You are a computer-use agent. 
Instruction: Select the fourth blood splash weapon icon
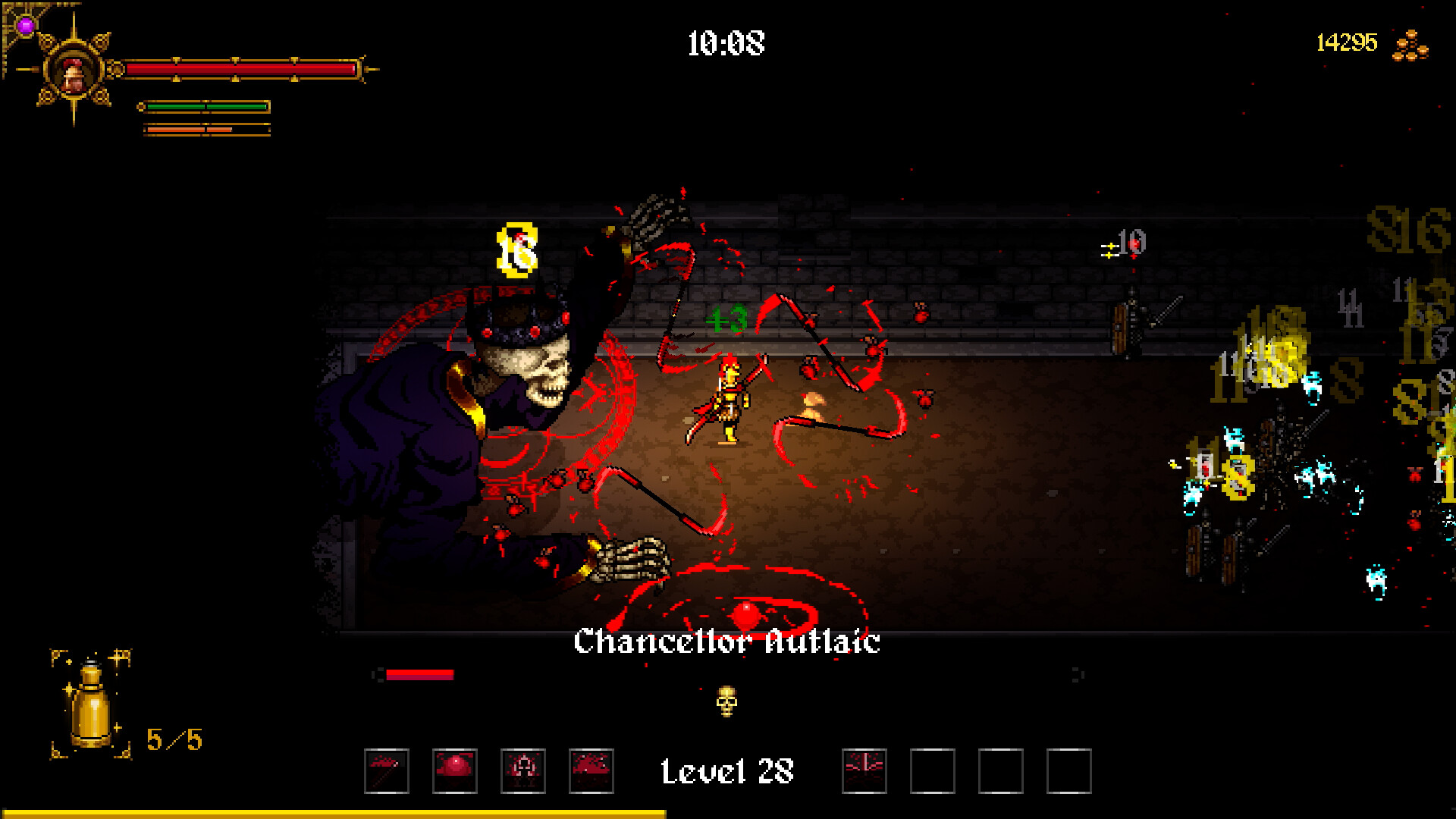pyautogui.click(x=591, y=770)
